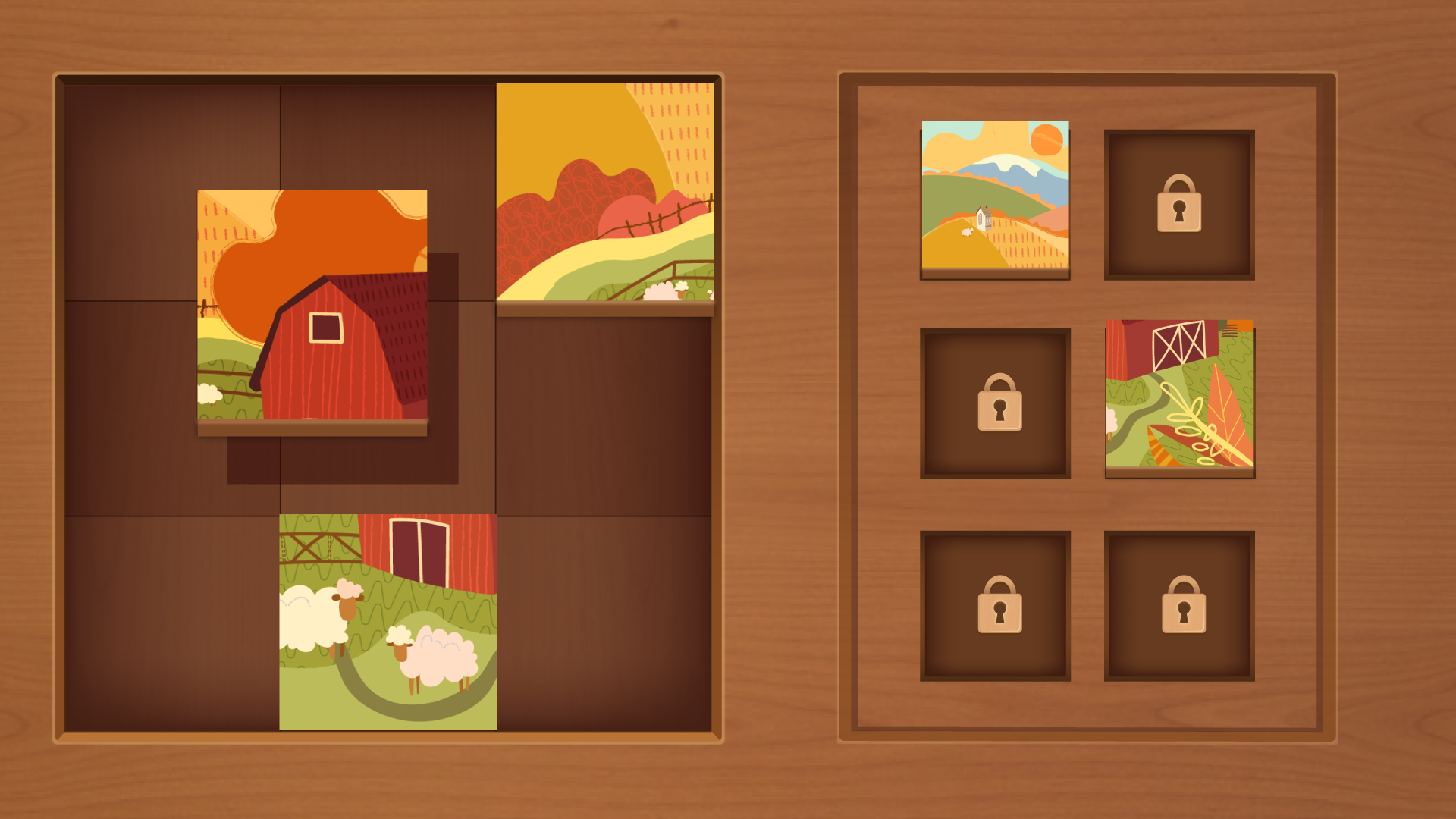The width and height of the screenshot is (1456, 819).
Task: Click the sun on the mountain tray tile
Action: click(1047, 141)
